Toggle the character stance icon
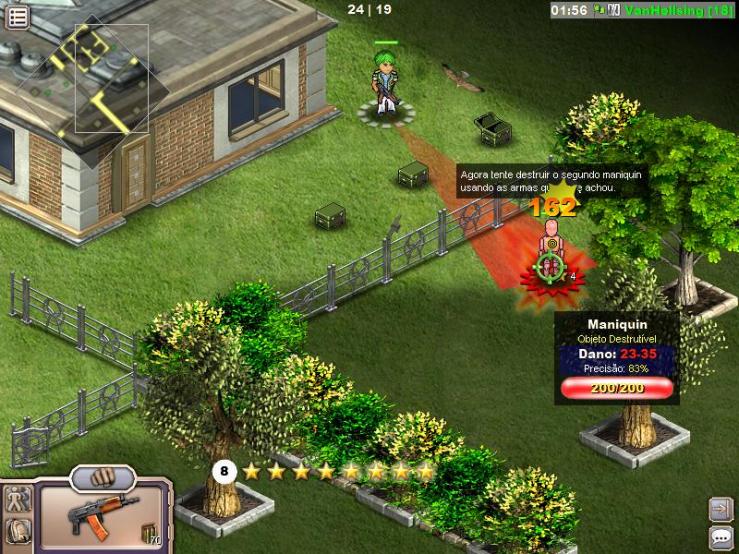 pyautogui.click(x=17, y=500)
